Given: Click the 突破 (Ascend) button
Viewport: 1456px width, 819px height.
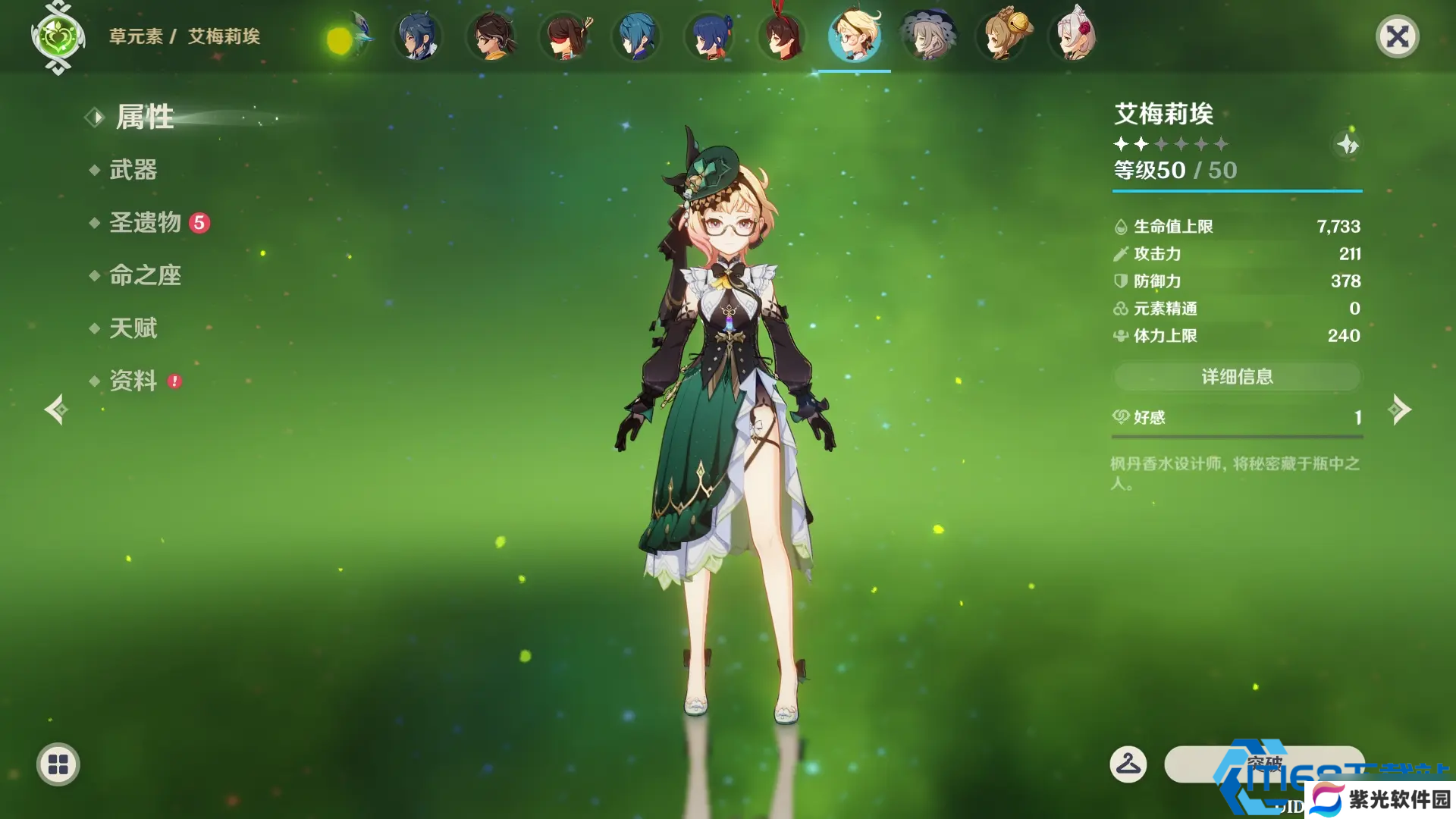Looking at the screenshot, I should (1264, 764).
